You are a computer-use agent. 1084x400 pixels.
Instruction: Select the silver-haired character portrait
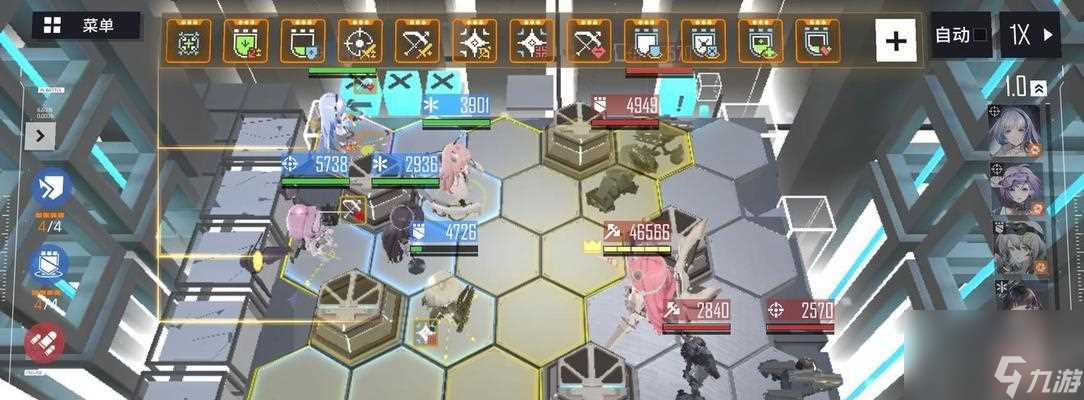pyautogui.click(x=1016, y=130)
